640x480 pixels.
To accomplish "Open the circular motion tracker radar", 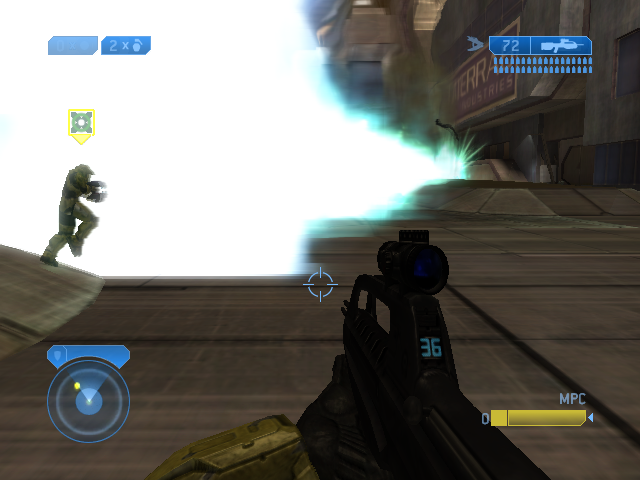I will 88,400.
